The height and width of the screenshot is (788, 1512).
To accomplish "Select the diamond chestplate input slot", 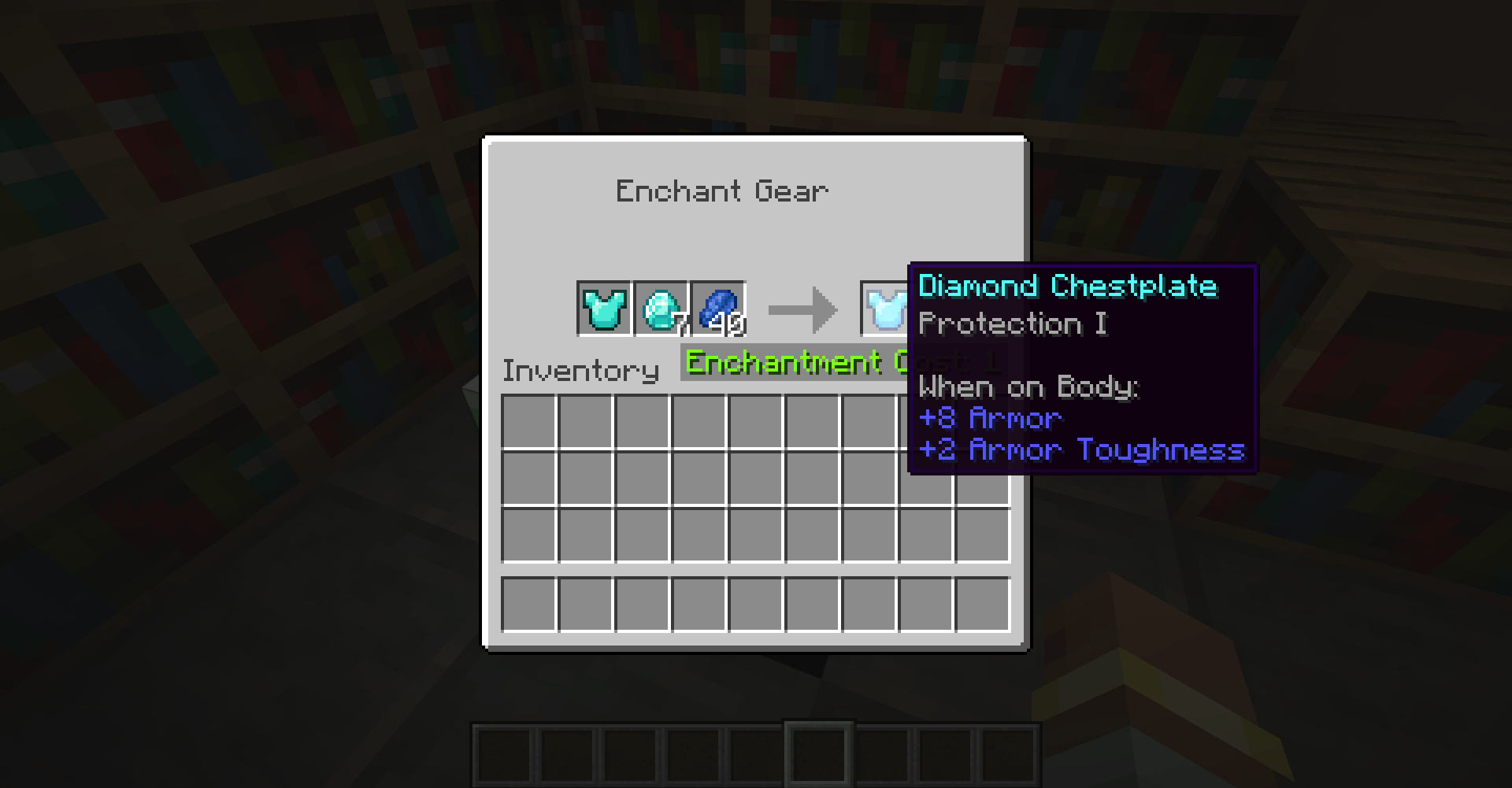I will coord(605,309).
